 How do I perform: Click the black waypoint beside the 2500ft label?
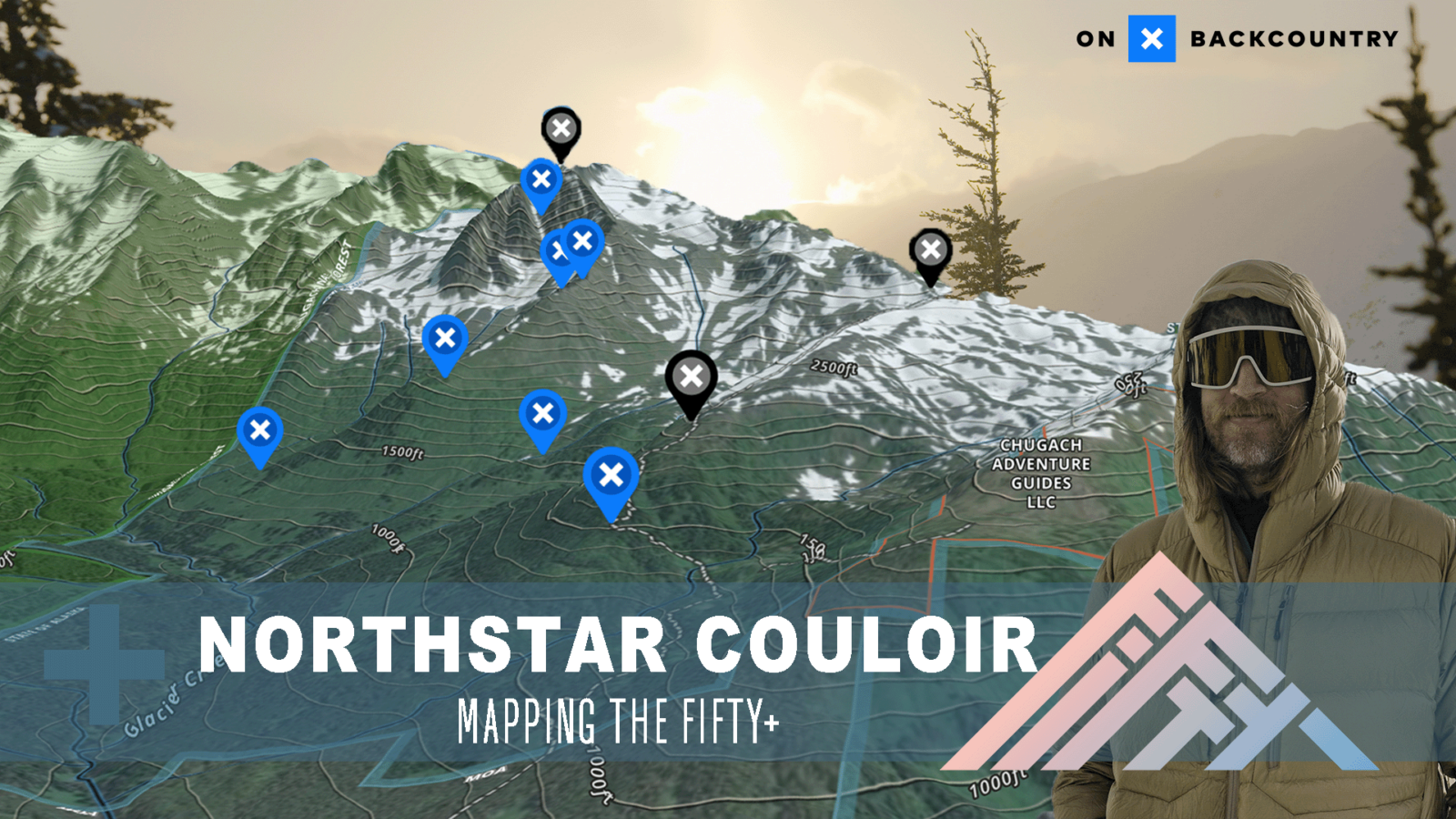point(691,377)
